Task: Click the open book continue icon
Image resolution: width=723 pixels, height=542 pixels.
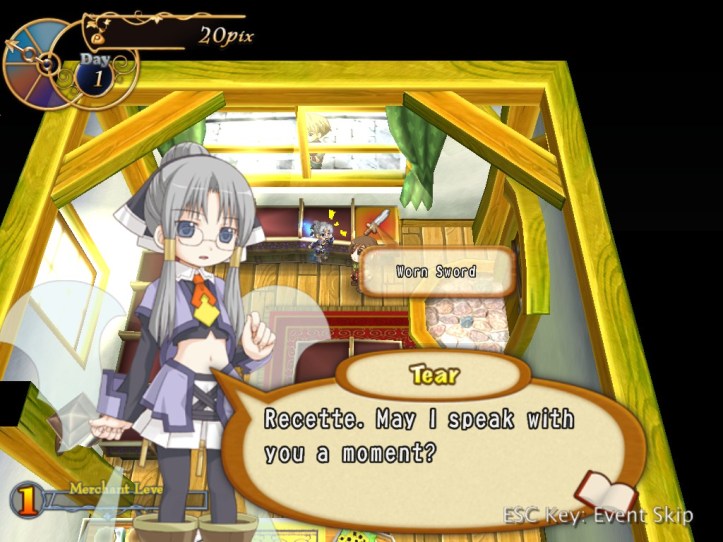Action: point(606,493)
